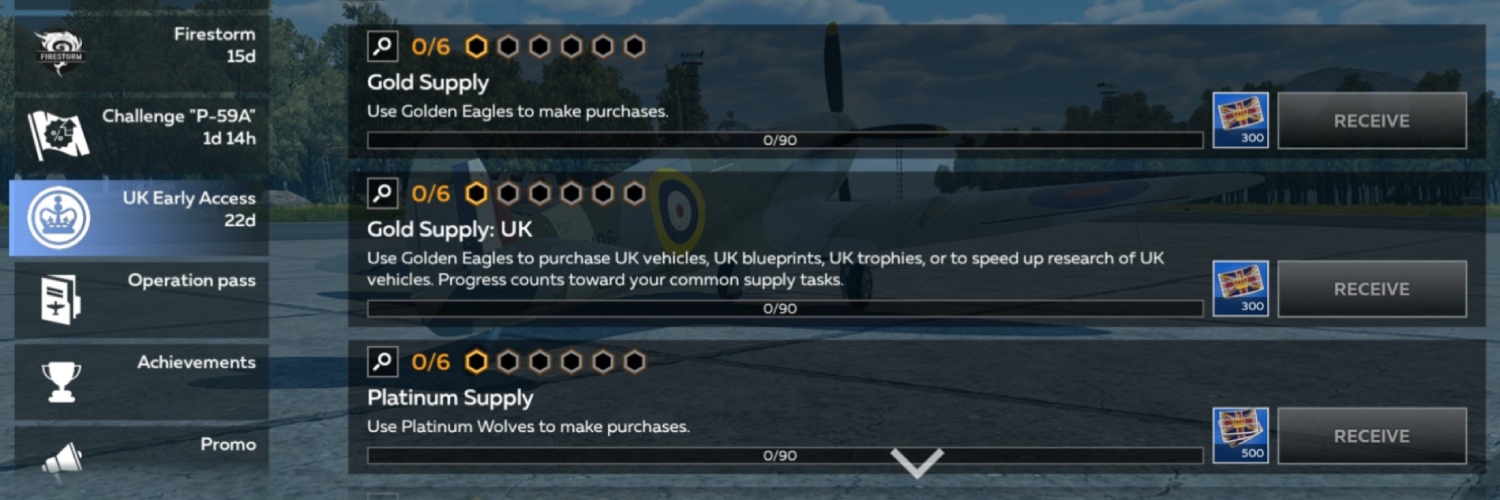Click the down chevron to show more tasks
Screen dimensions: 1500x500
[917, 462]
